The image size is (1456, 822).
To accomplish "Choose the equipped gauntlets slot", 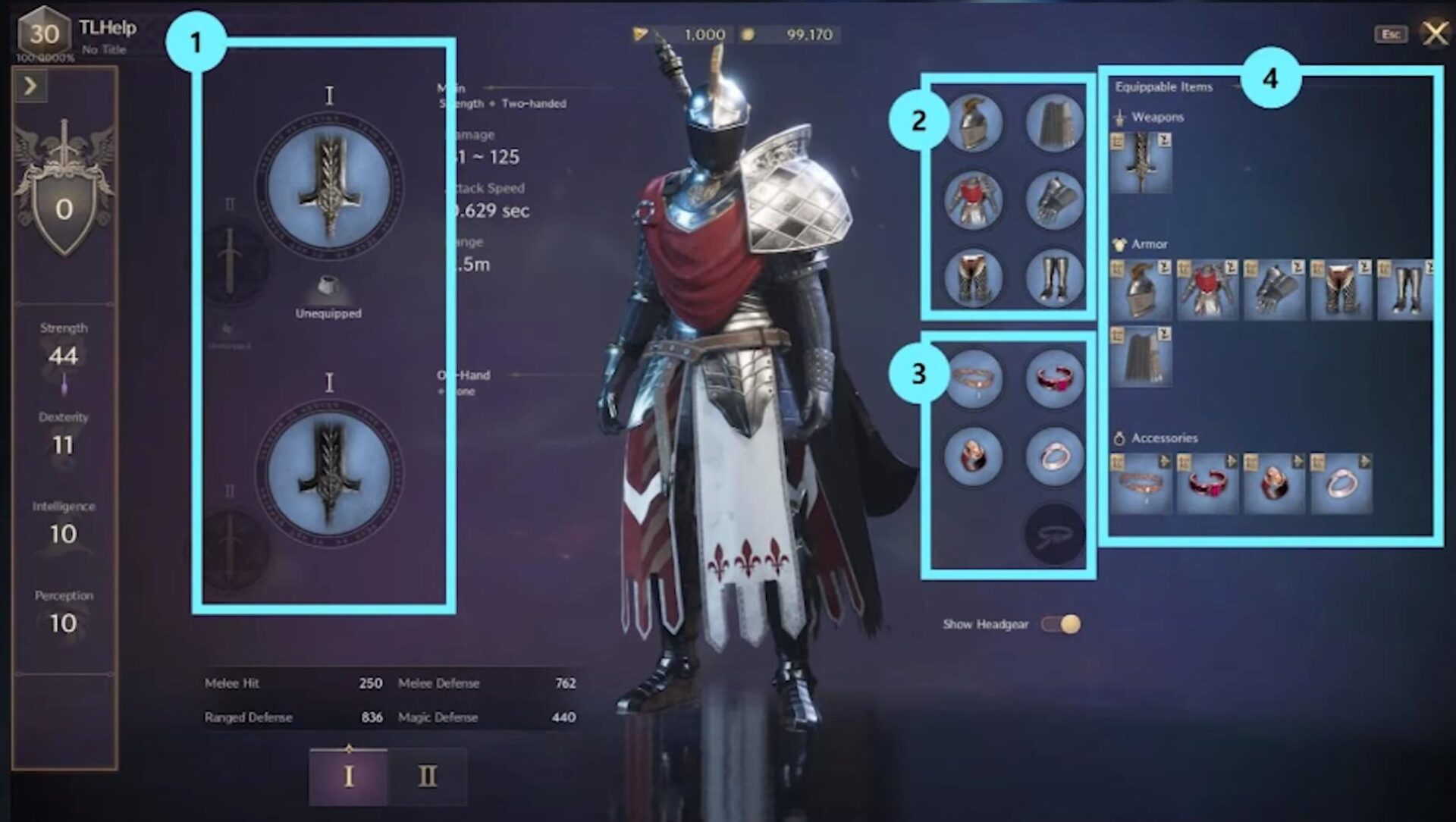I will pyautogui.click(x=1054, y=200).
